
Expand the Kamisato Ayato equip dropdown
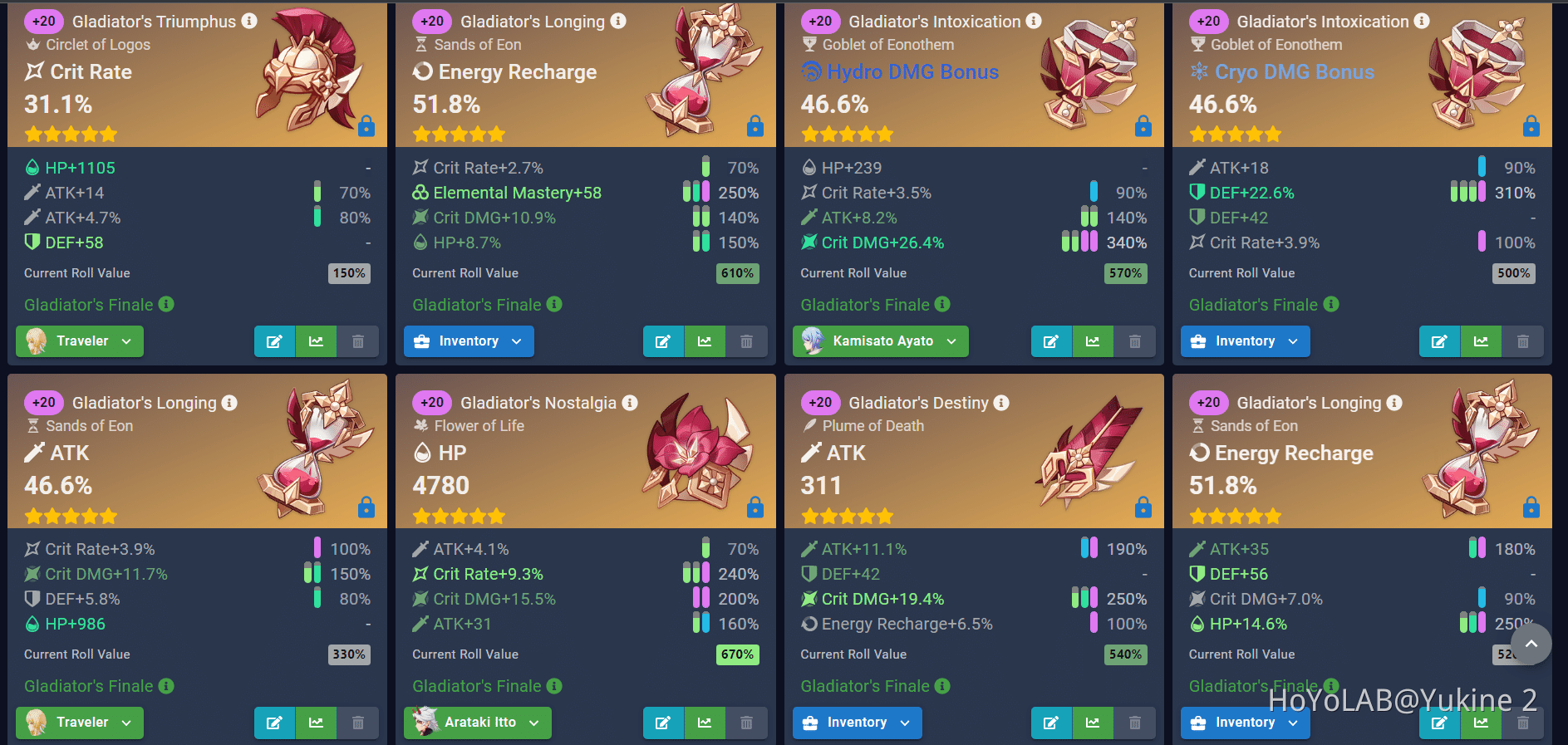[879, 341]
